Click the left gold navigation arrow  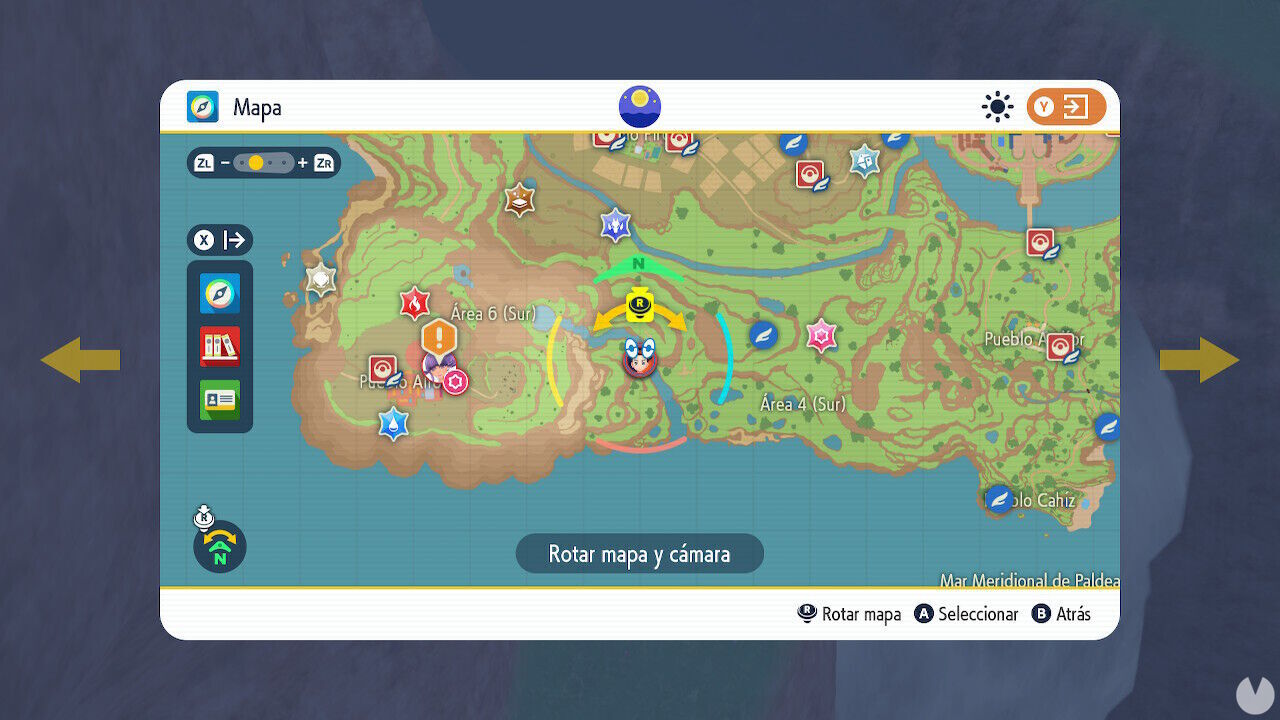pyautogui.click(x=79, y=360)
